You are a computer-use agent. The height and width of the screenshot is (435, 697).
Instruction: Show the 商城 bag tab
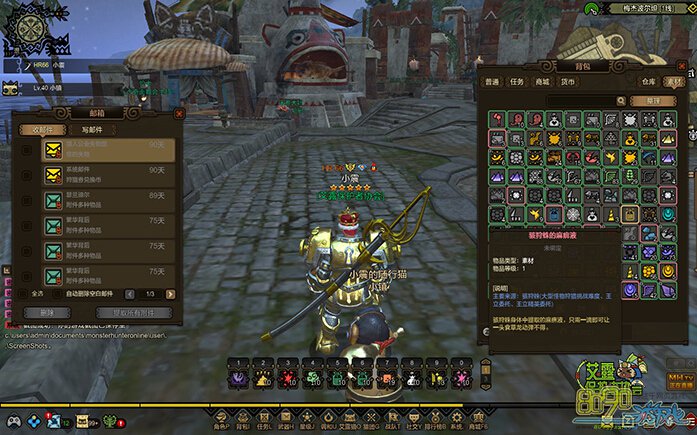tap(543, 82)
